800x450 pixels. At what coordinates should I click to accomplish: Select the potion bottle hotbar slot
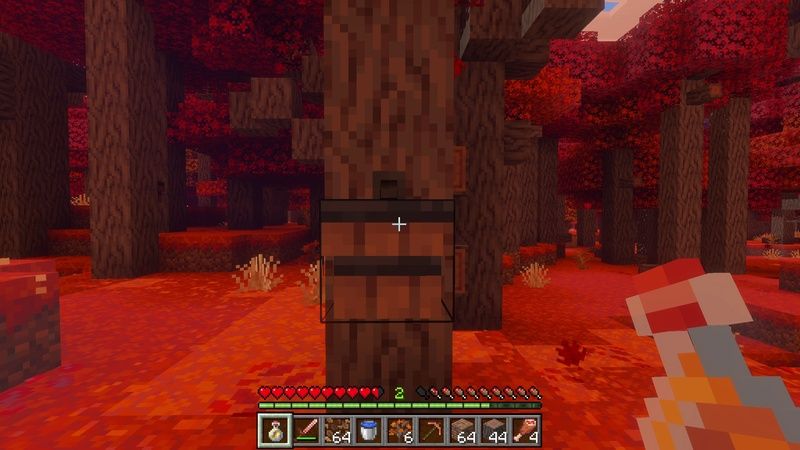(274, 431)
